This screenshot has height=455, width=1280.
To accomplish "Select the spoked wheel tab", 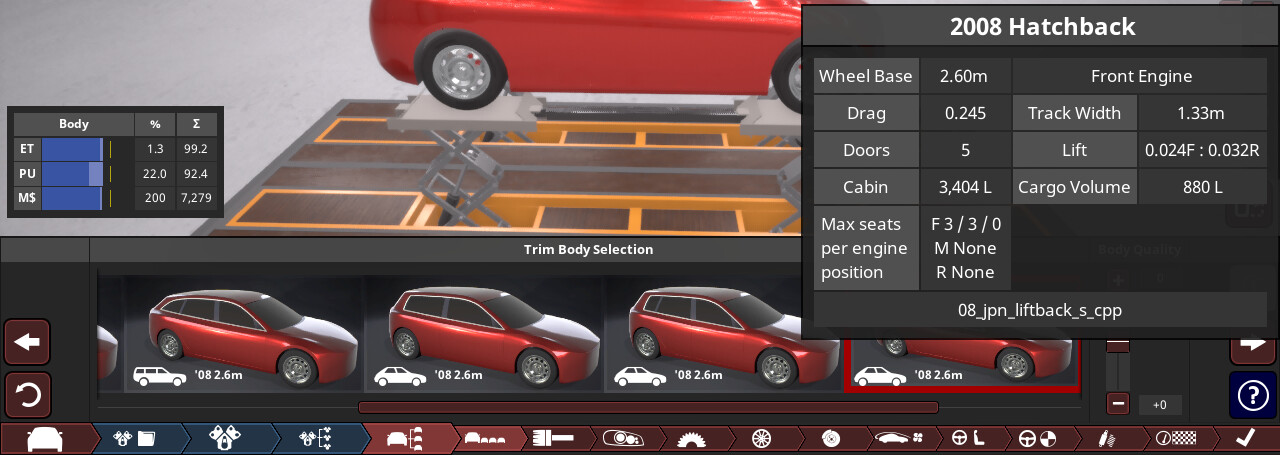I will 761,438.
